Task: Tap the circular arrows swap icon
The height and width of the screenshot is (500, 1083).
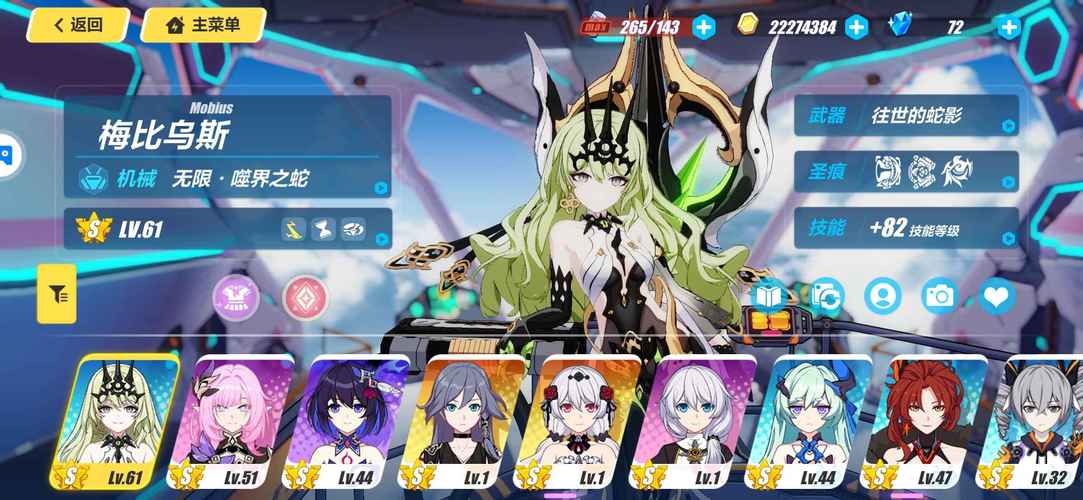Action: pos(826,296)
